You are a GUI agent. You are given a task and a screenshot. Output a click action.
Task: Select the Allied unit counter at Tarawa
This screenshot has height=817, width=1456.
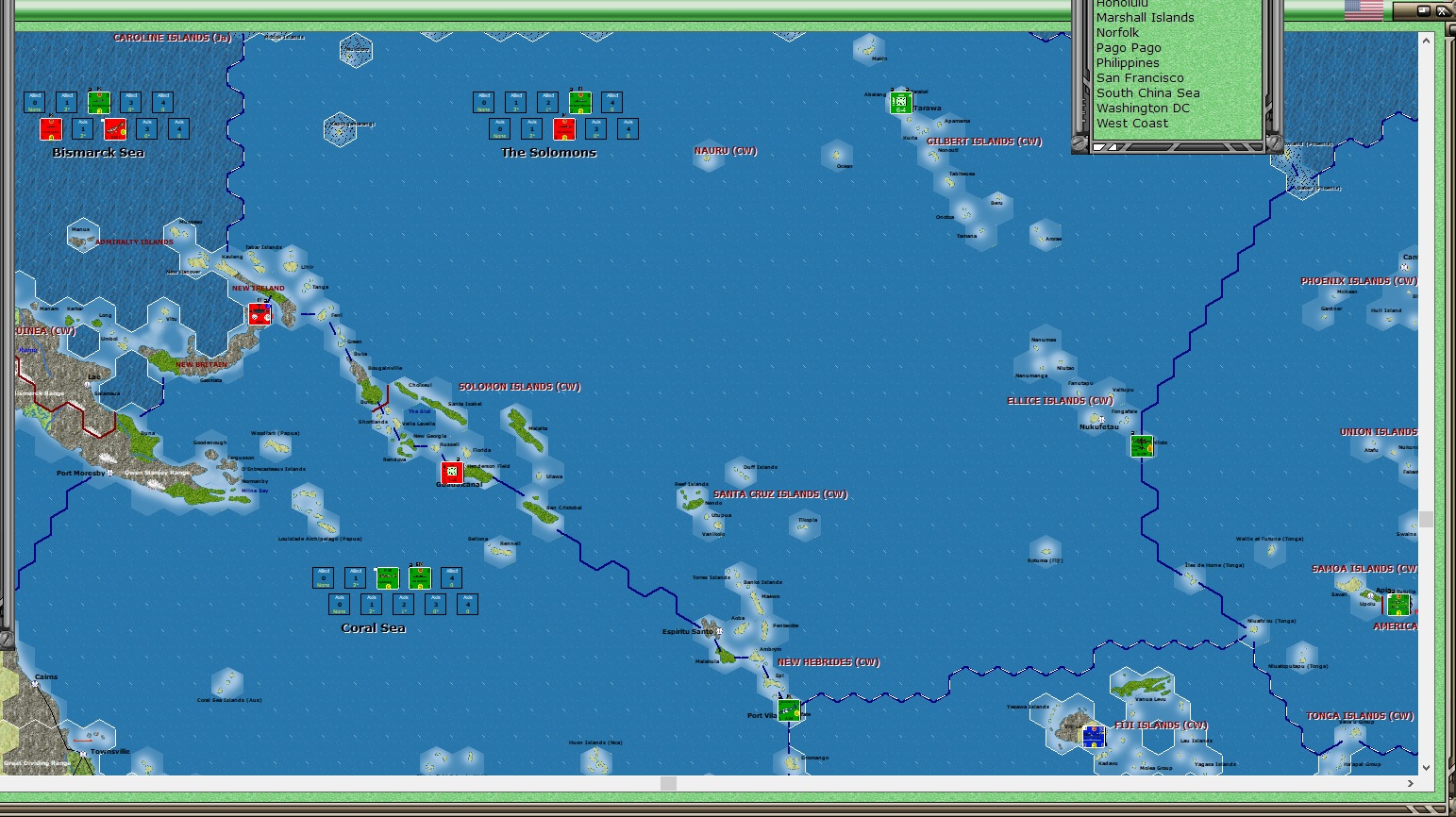pos(902,103)
